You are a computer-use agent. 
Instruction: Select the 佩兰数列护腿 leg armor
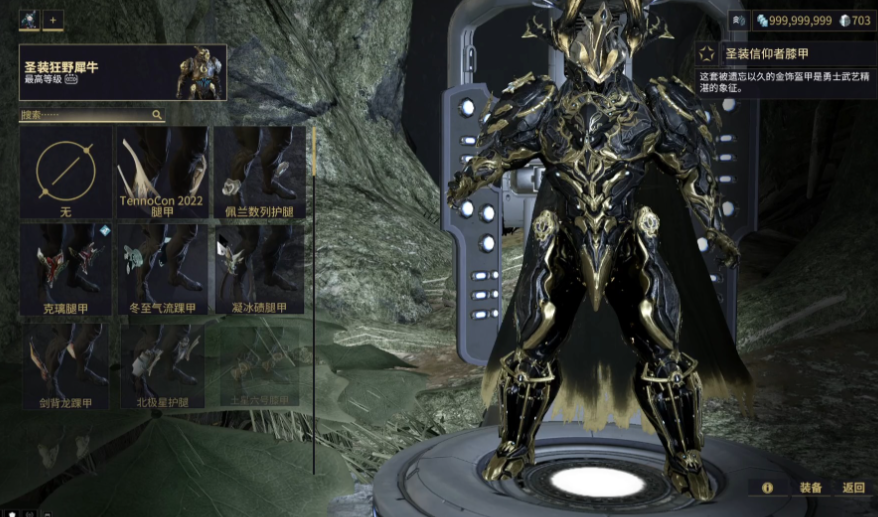(259, 172)
